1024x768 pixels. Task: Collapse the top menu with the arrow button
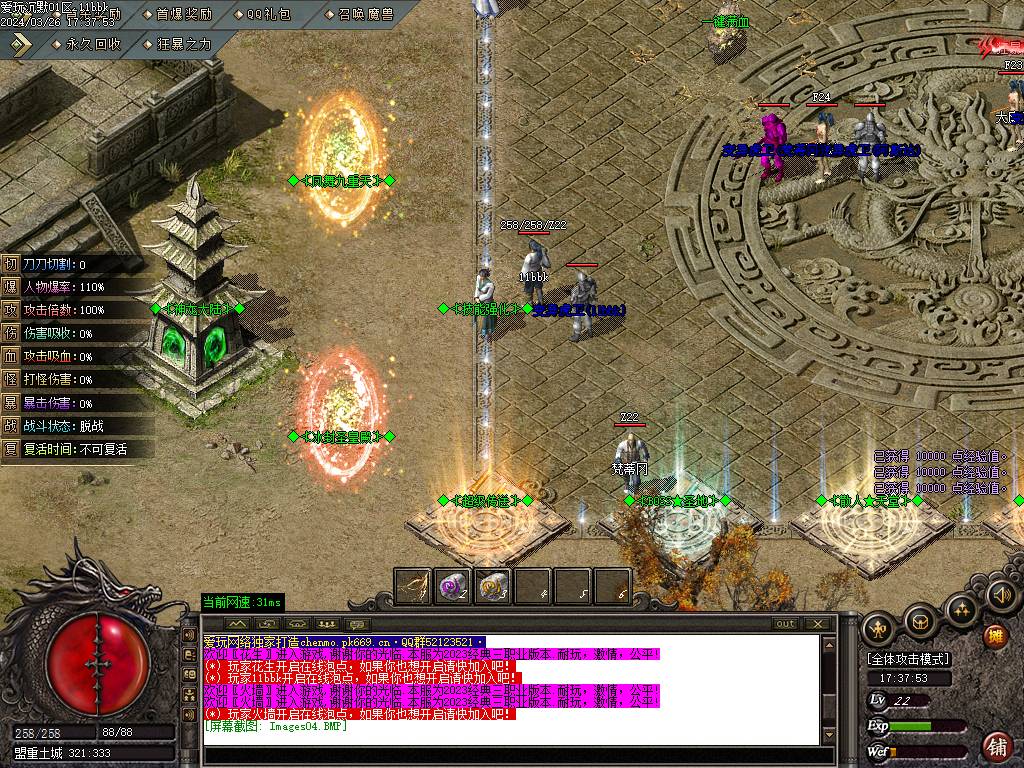[22, 44]
